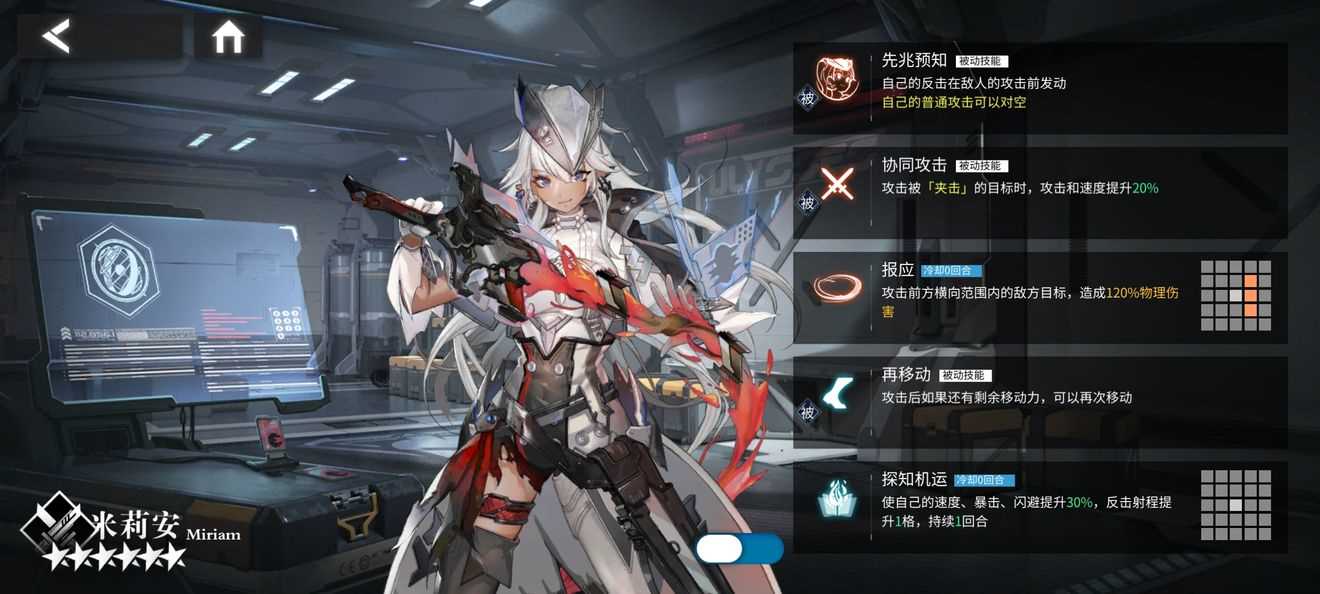Select the 再移动 boot skill icon
This screenshot has width=1320, height=594.
(835, 395)
